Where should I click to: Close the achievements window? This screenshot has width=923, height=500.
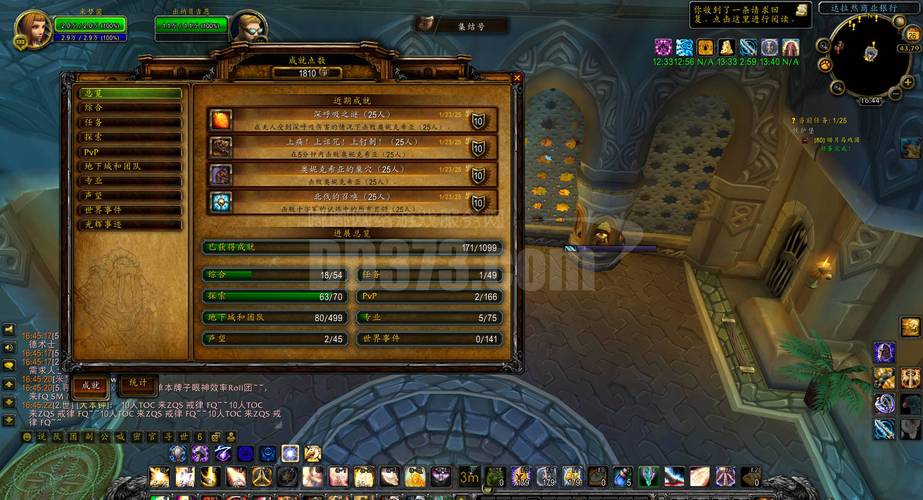point(517,78)
